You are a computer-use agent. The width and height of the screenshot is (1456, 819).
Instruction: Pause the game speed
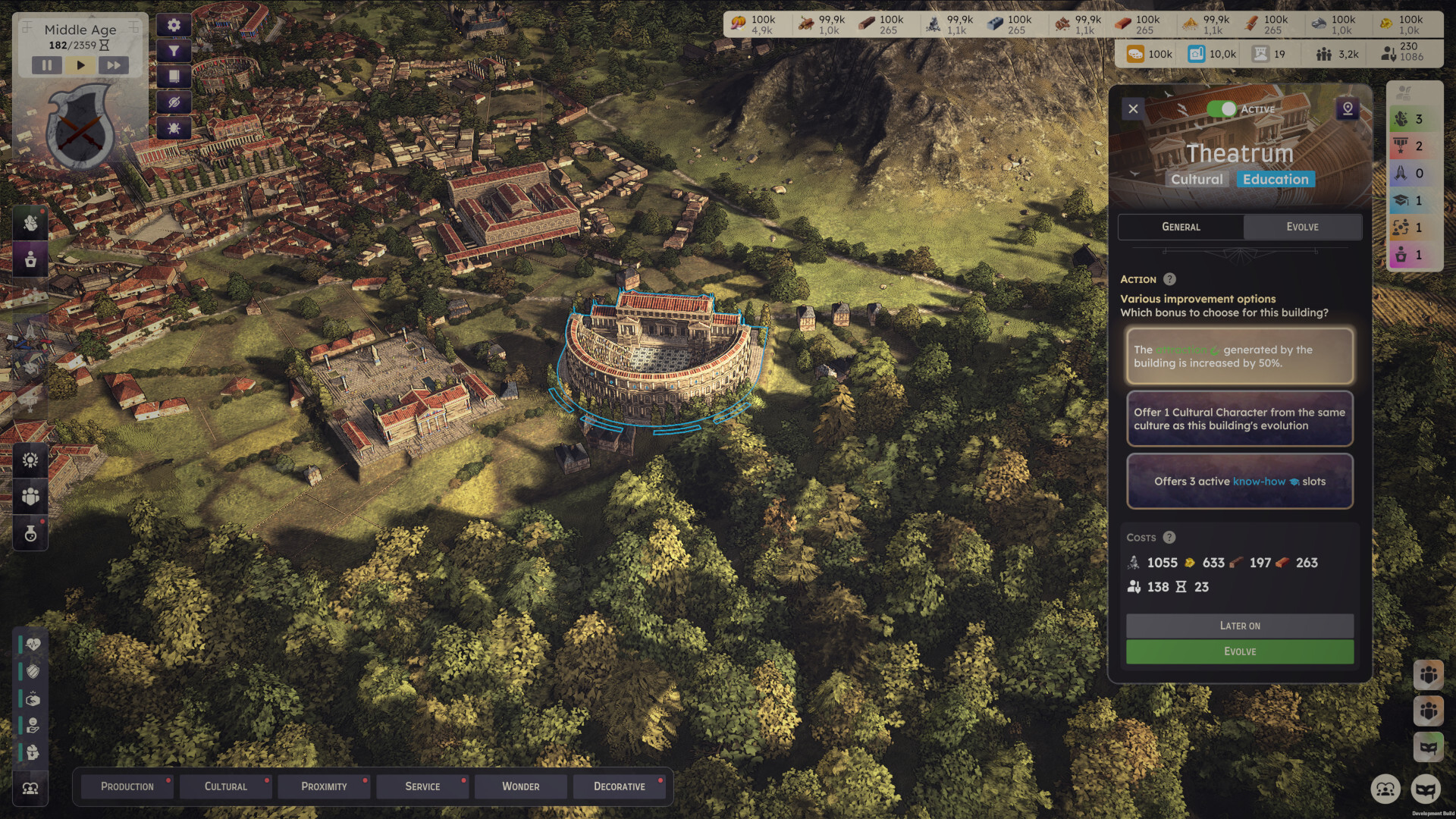[x=47, y=65]
